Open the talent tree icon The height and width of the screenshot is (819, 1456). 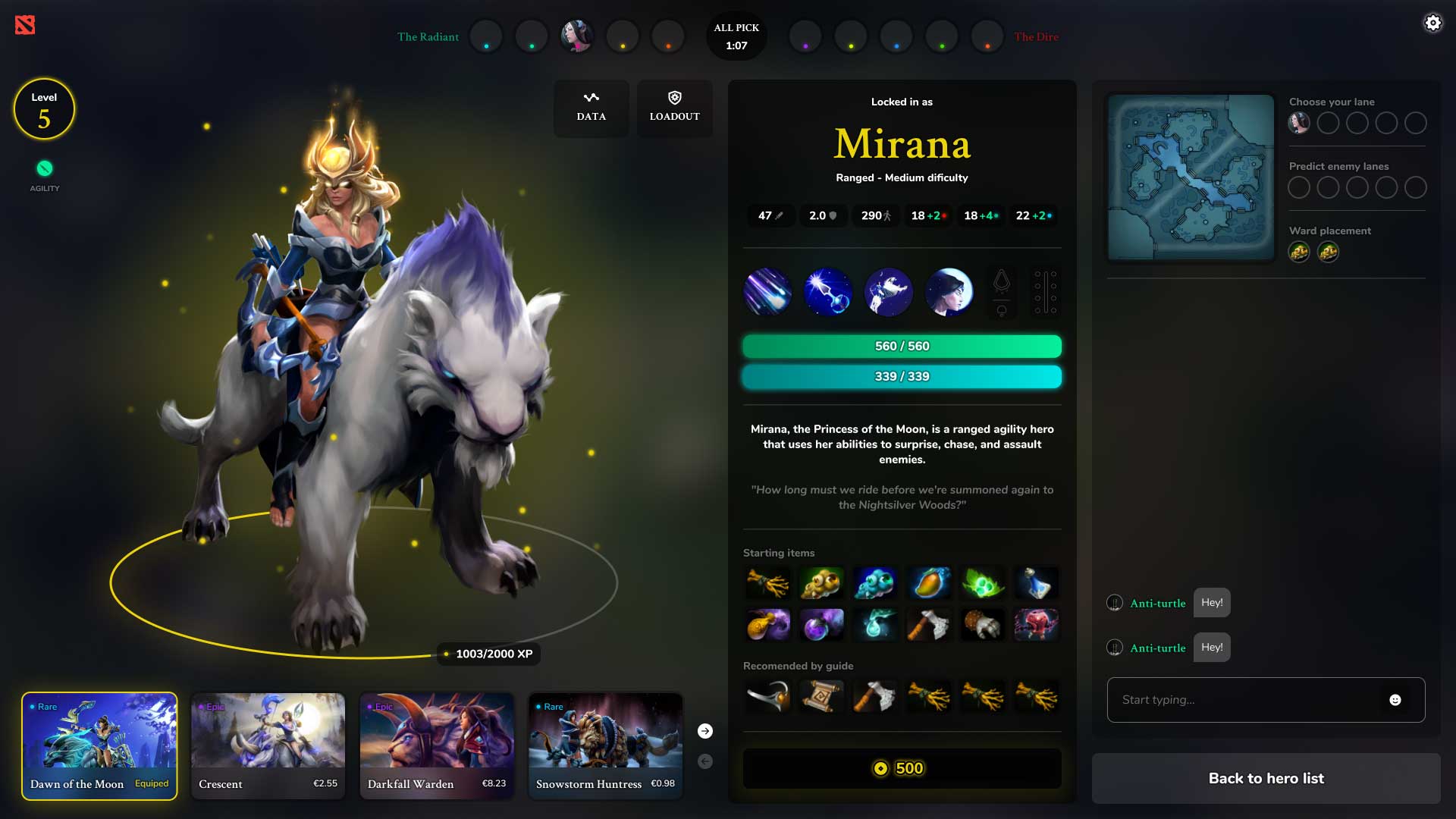pyautogui.click(x=1045, y=292)
